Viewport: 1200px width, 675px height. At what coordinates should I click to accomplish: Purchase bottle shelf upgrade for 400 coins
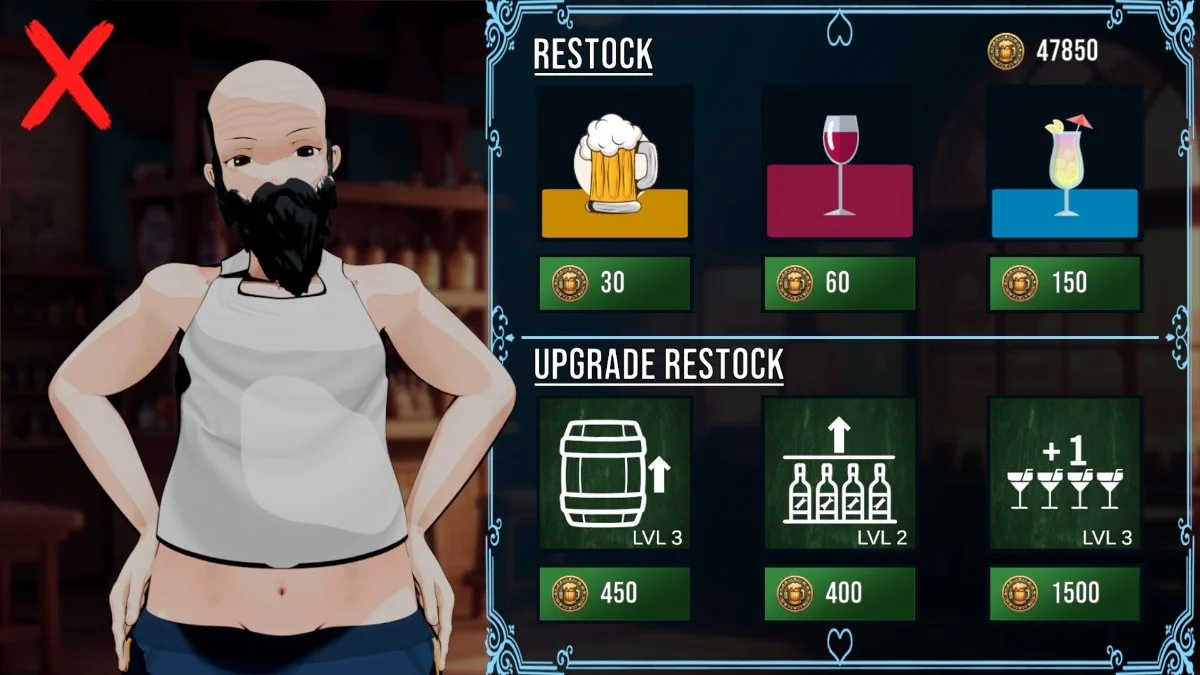(x=839, y=593)
